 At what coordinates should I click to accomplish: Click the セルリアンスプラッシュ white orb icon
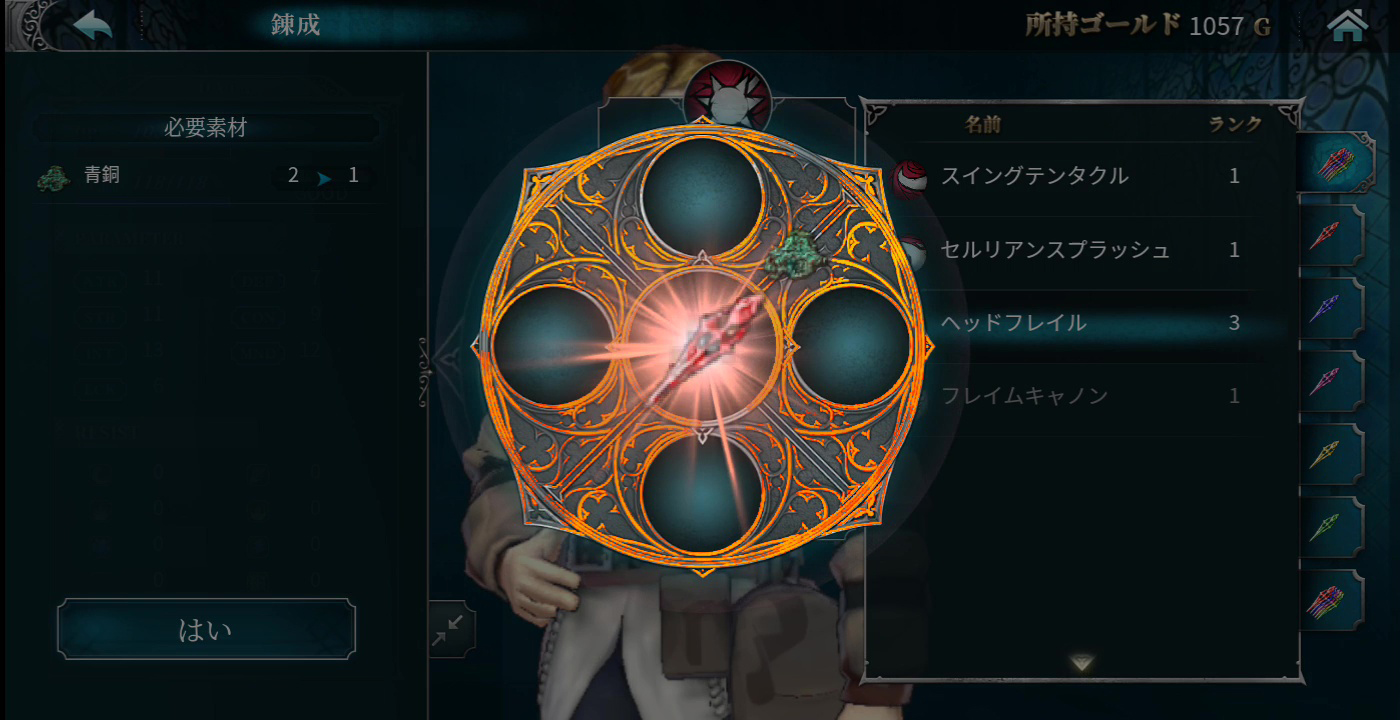pyautogui.click(x=915, y=247)
